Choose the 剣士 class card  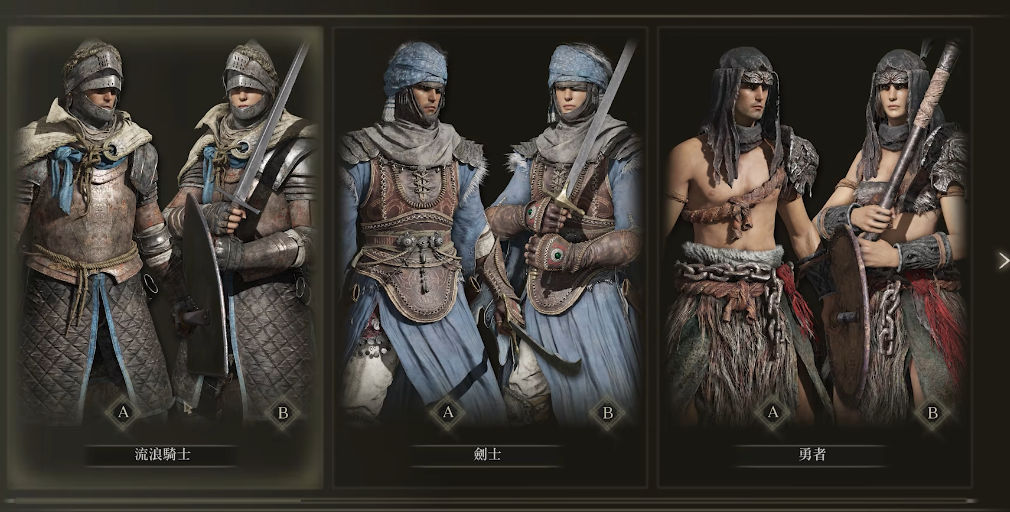(490, 250)
